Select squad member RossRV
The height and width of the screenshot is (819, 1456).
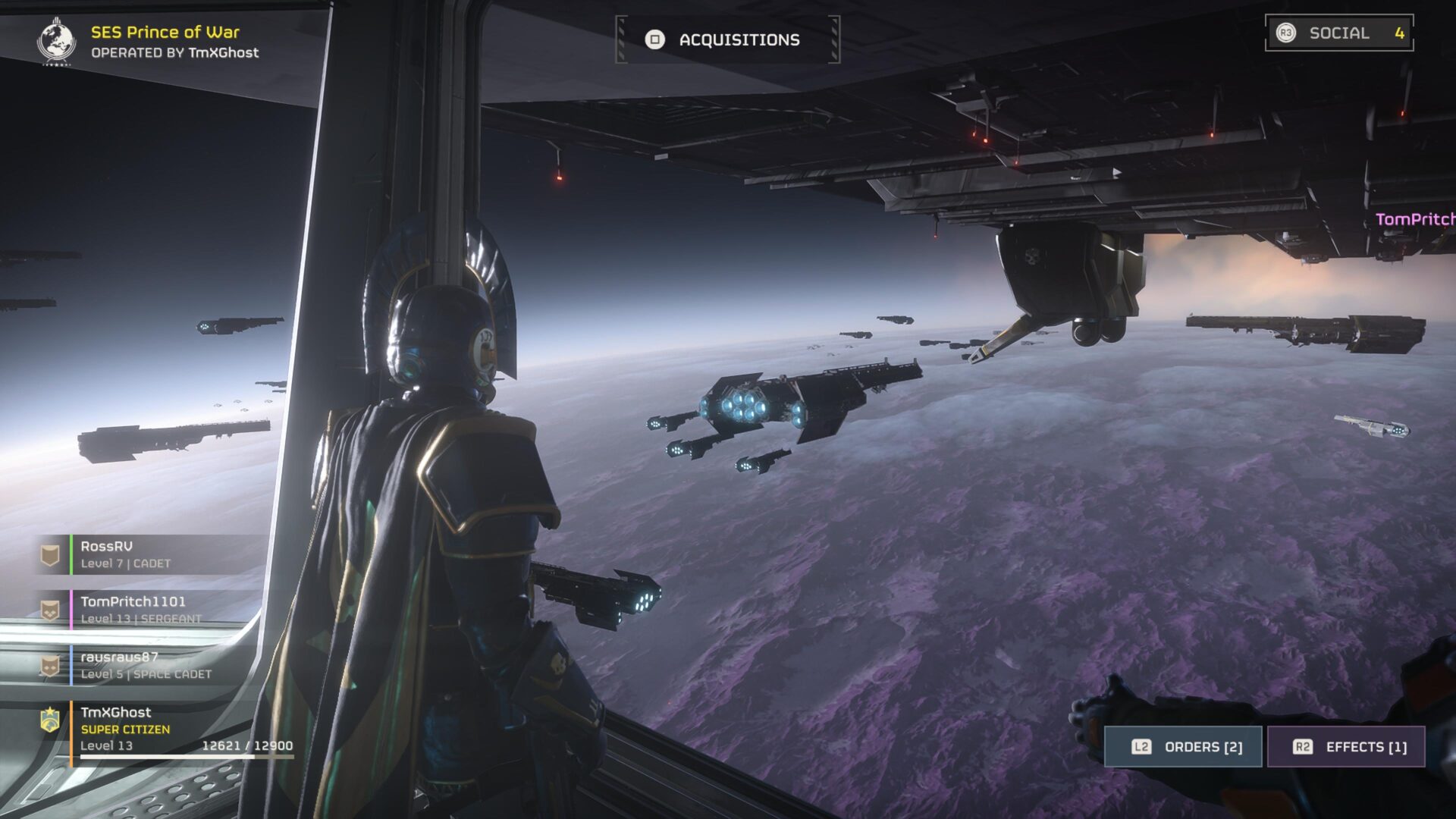[x=152, y=554]
